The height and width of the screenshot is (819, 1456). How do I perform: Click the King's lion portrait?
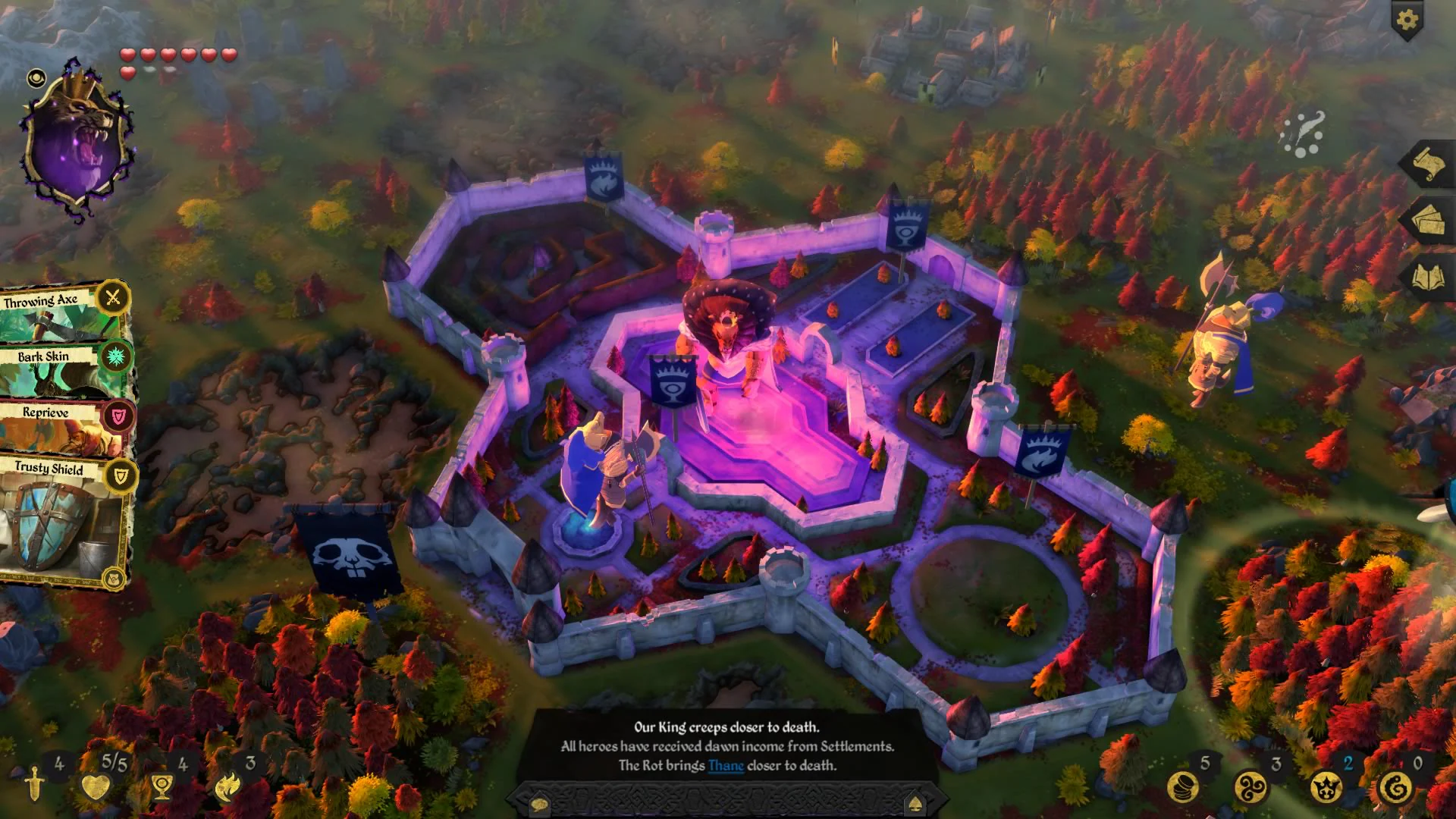[80, 133]
